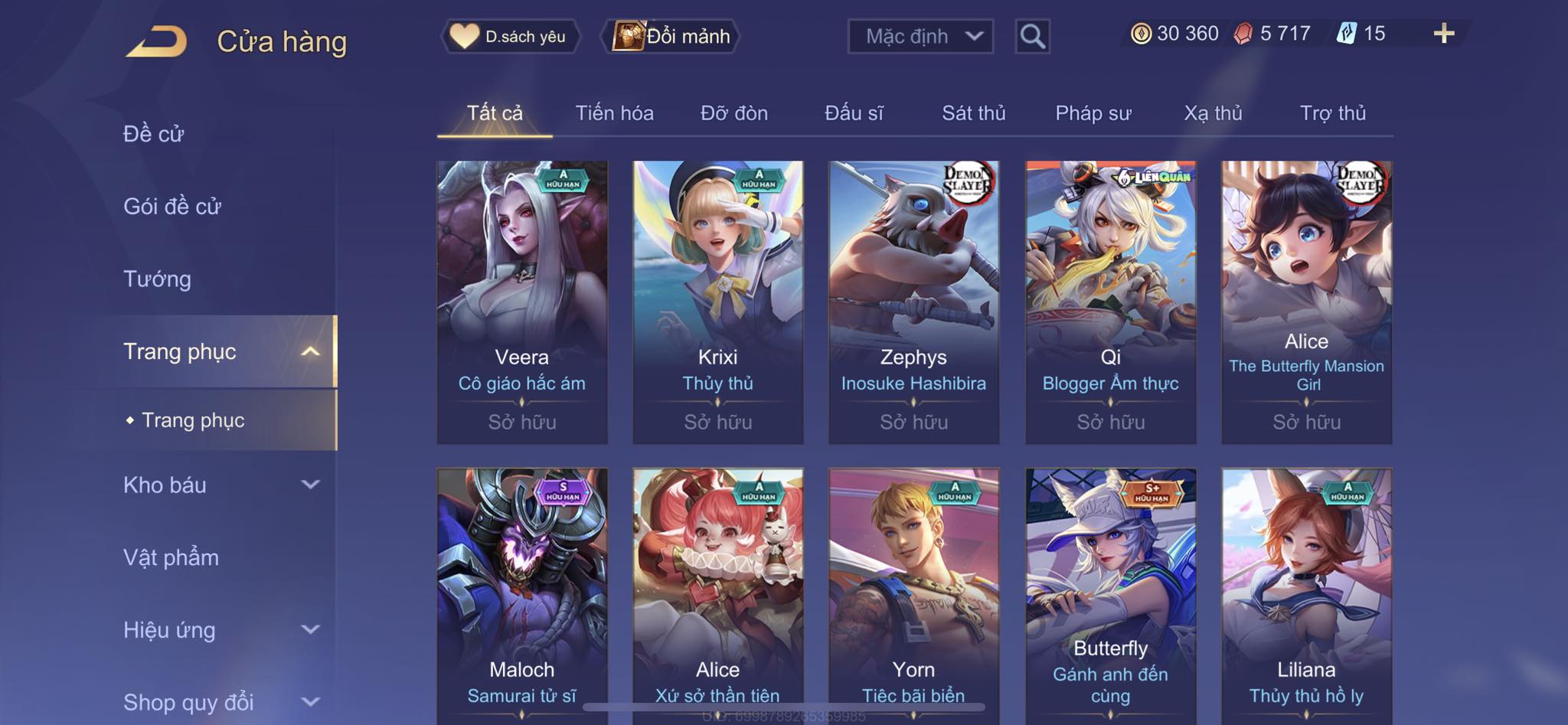The image size is (1568, 725).
Task: Filter skins by Sát thủ
Action: [x=973, y=113]
